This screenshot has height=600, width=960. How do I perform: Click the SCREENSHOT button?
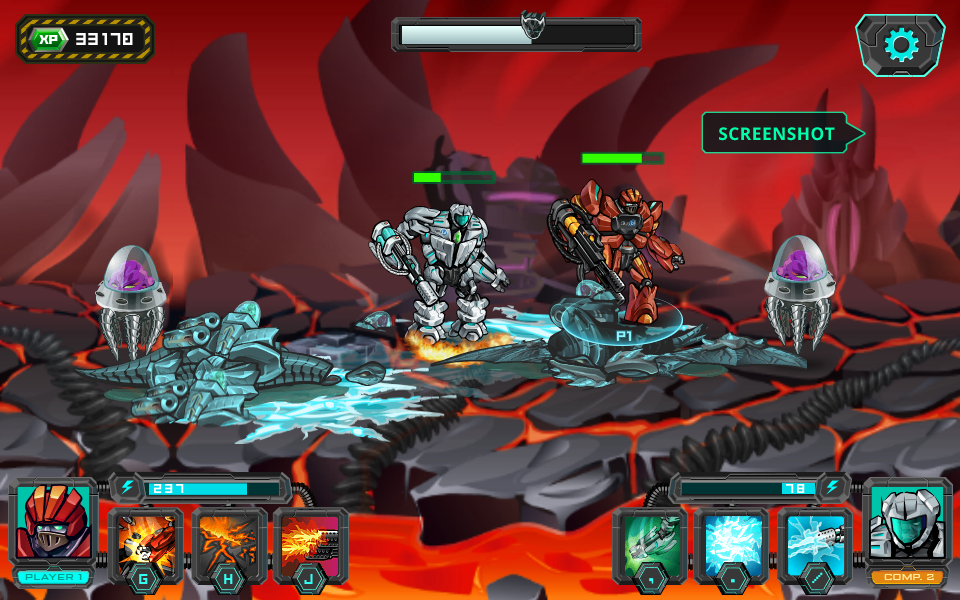click(777, 133)
